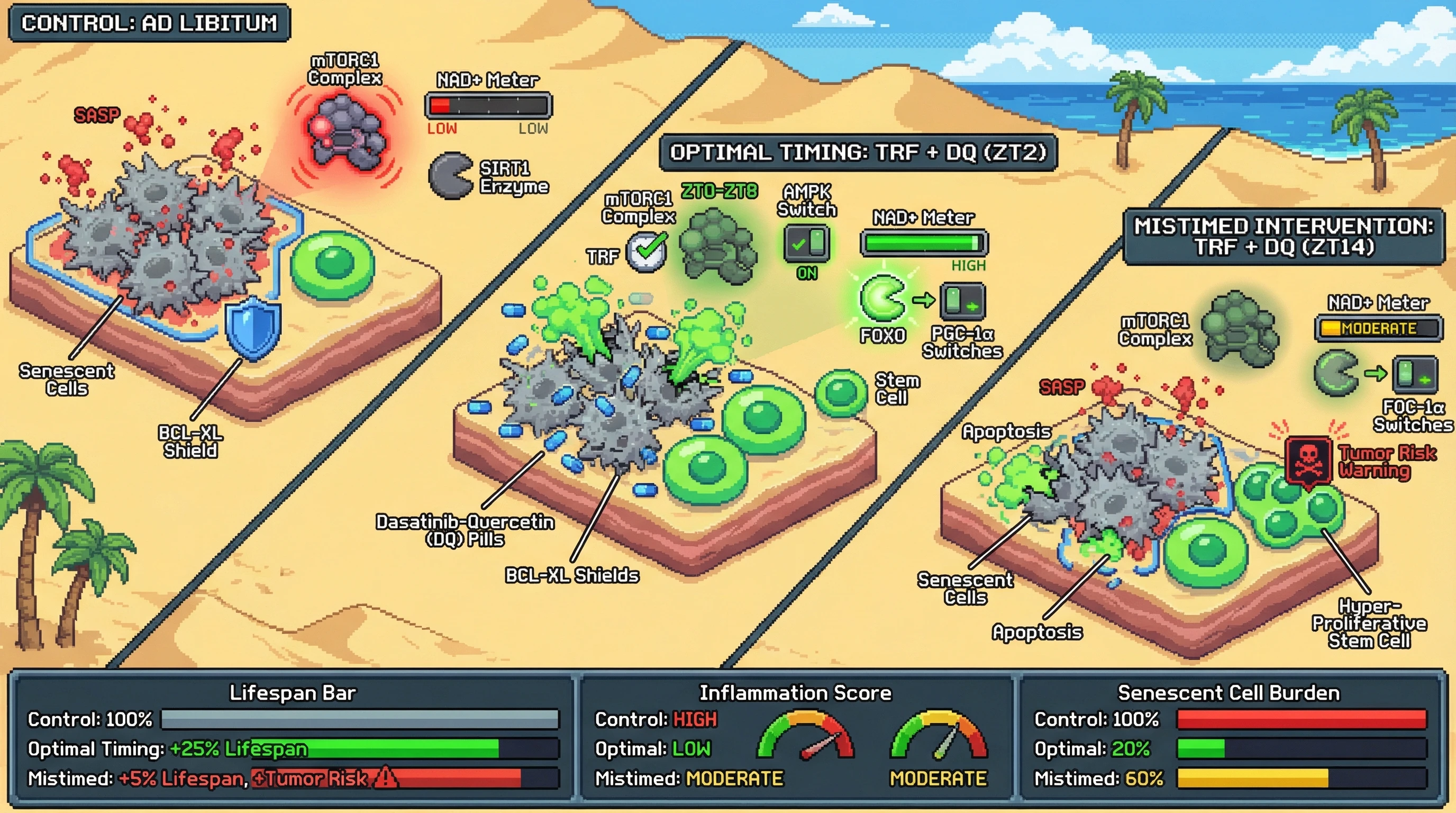The width and height of the screenshot is (1456, 813).
Task: Flip the PGC-1α switch beside FOXO
Action: pos(962,301)
